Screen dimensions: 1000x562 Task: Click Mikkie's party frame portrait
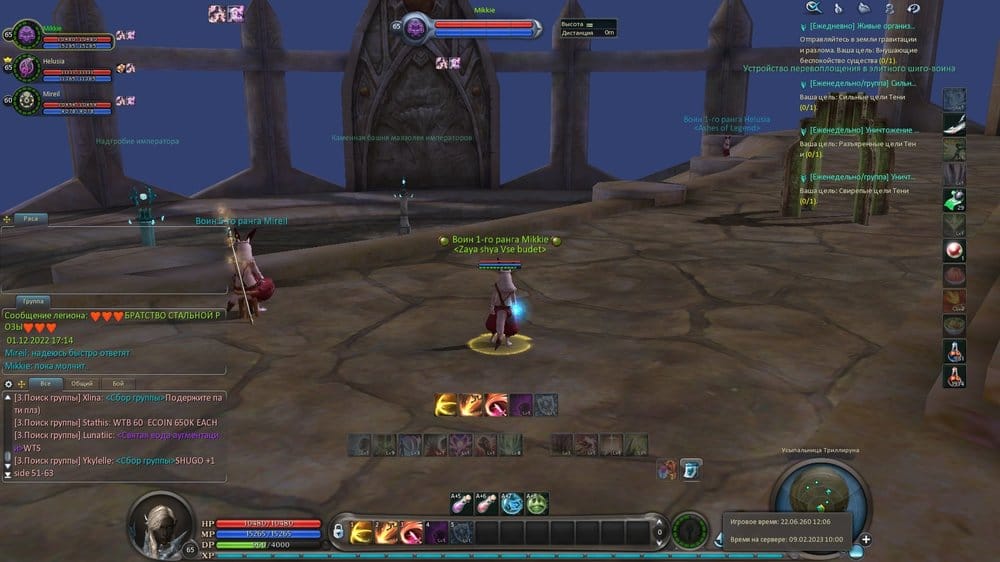point(27,34)
